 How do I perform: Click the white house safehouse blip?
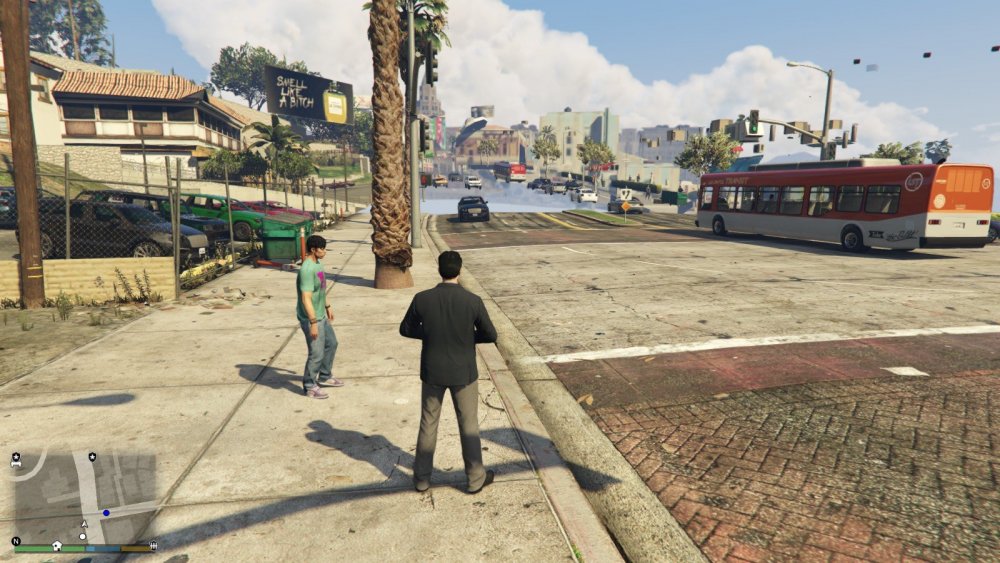[x=57, y=545]
